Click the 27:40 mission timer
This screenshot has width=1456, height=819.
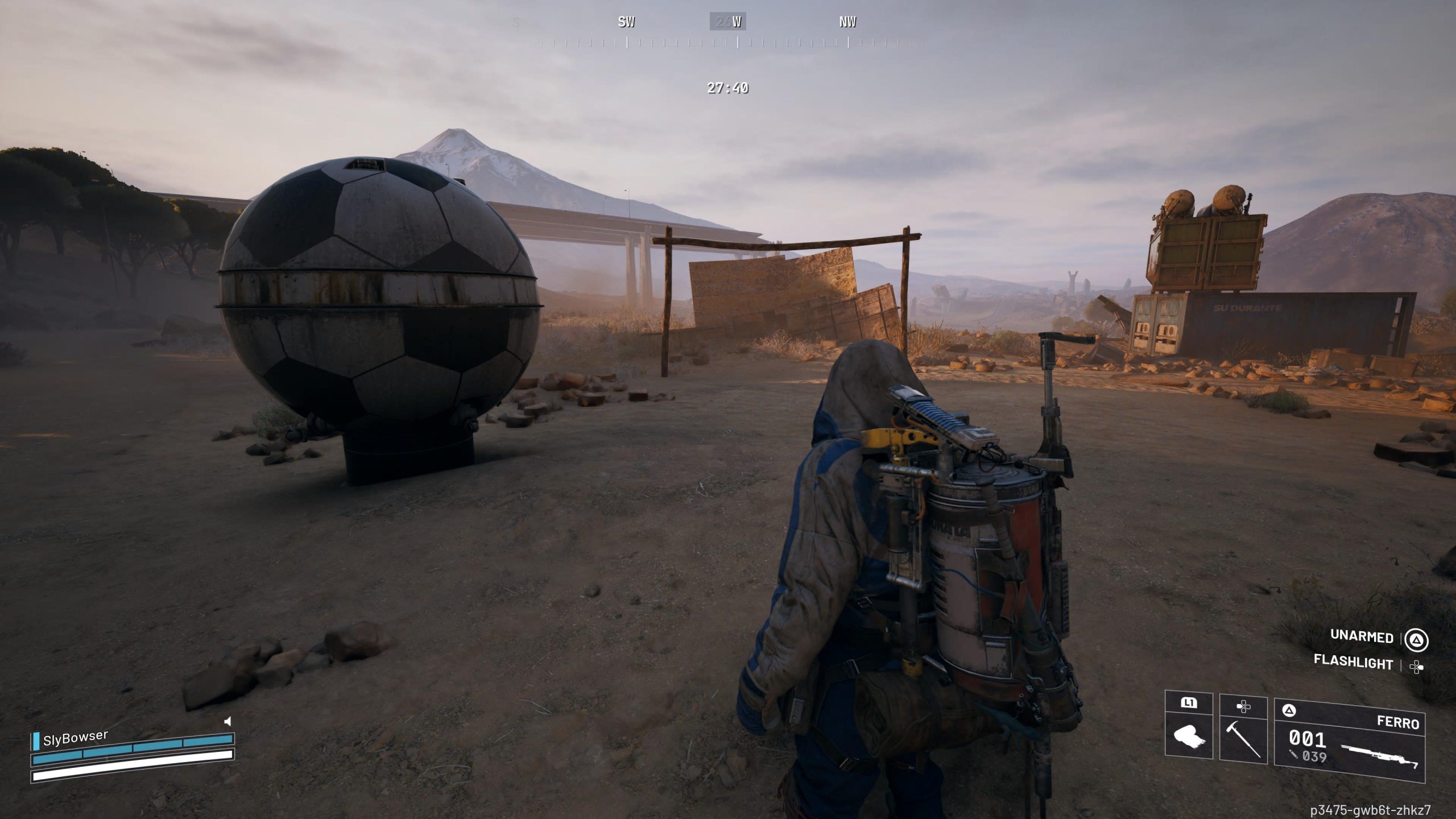pos(727,88)
